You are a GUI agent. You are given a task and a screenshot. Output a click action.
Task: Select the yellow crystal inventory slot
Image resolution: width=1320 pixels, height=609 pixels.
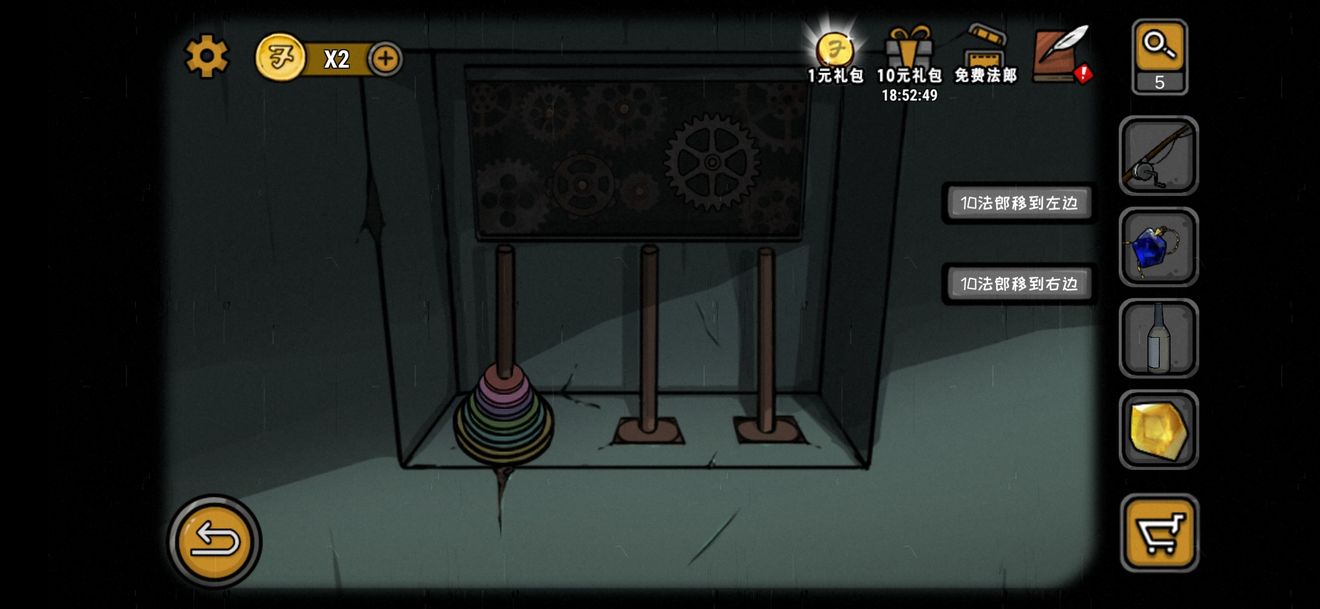(1158, 429)
